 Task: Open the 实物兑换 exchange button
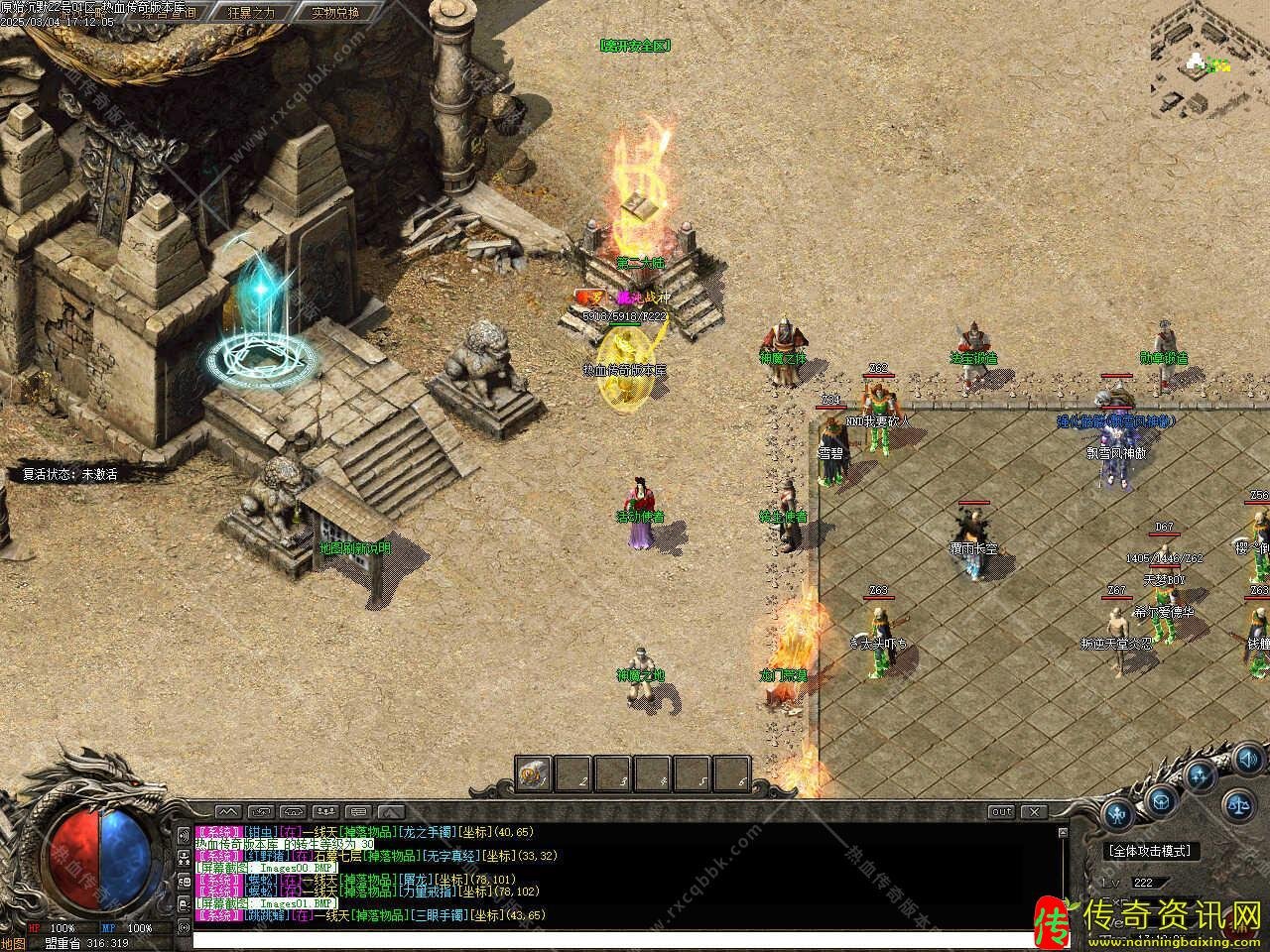point(334,13)
